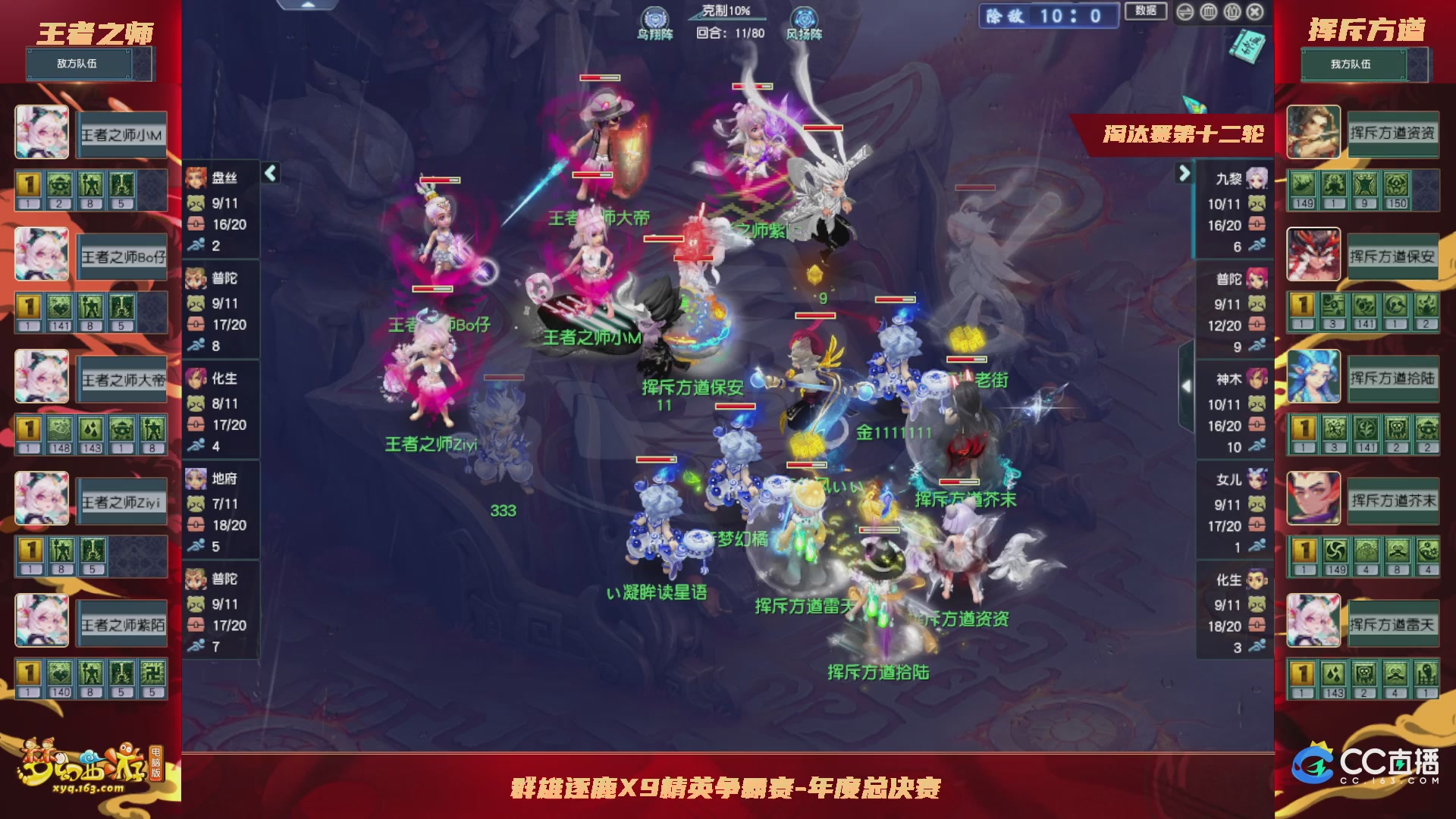Toggle the damage-numbers circle icon top right

(1232, 12)
